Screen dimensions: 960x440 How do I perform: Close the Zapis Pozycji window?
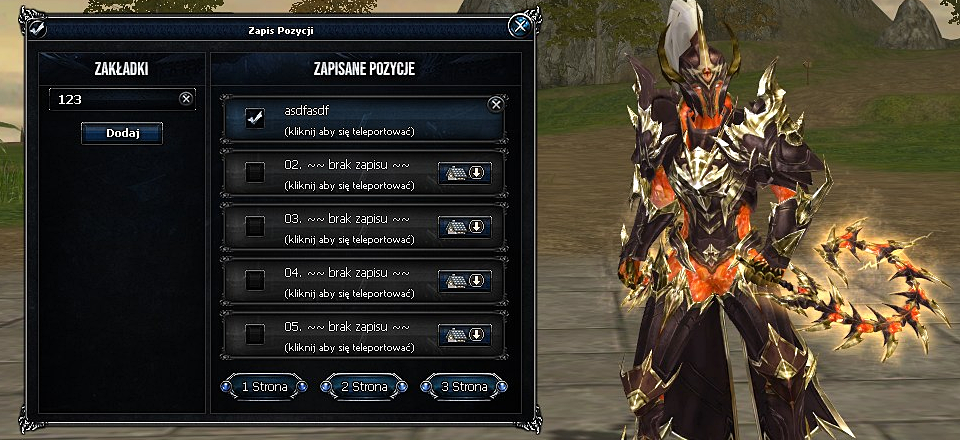click(x=518, y=27)
